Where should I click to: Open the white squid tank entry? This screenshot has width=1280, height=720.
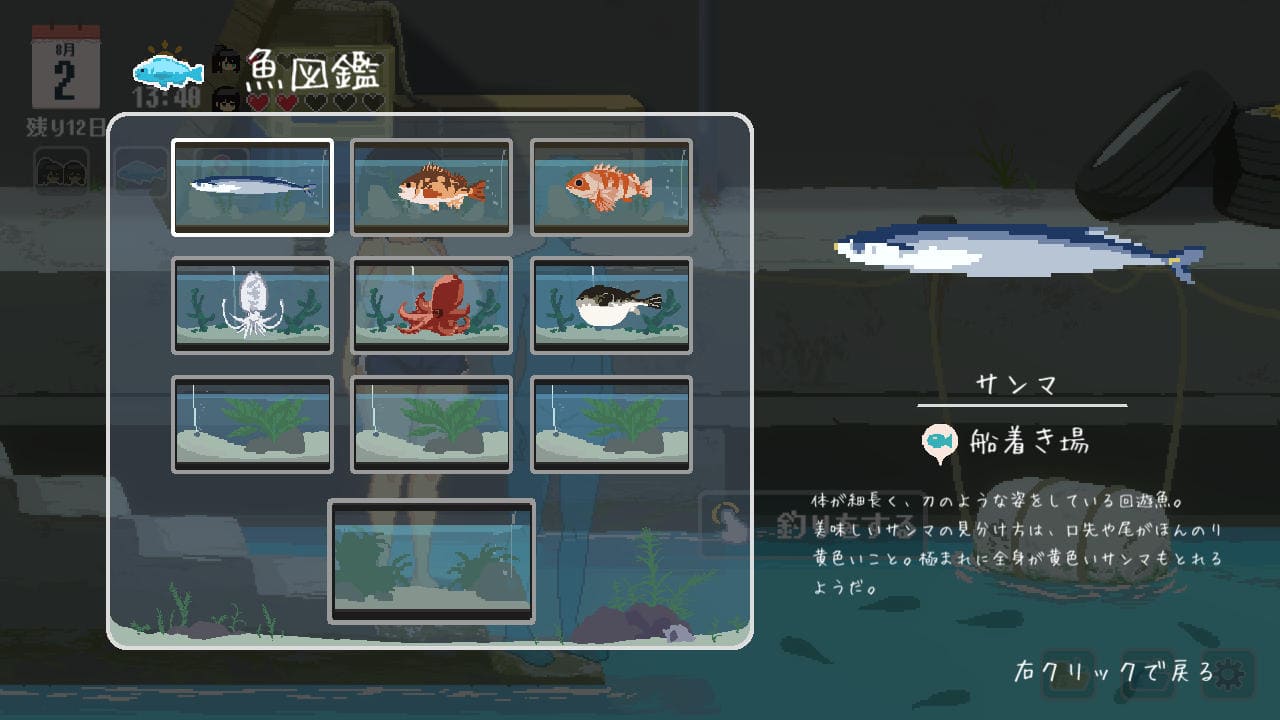[x=252, y=305]
